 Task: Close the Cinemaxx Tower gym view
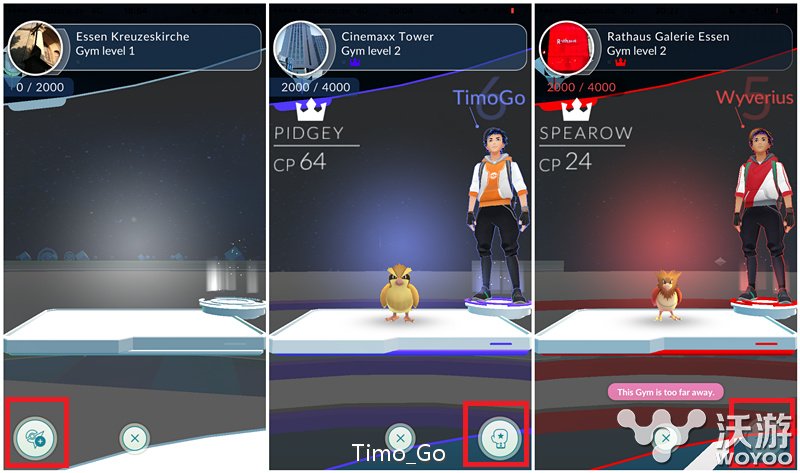pos(399,437)
